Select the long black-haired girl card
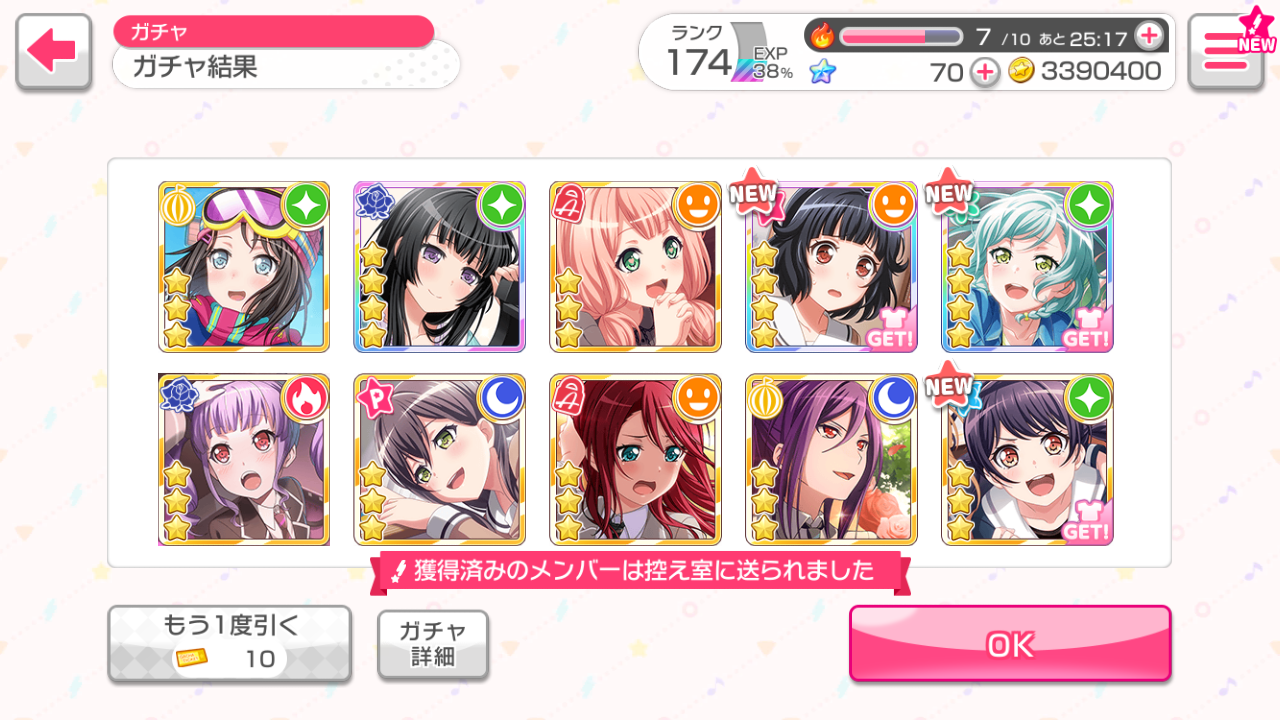The height and width of the screenshot is (720, 1280). point(439,267)
